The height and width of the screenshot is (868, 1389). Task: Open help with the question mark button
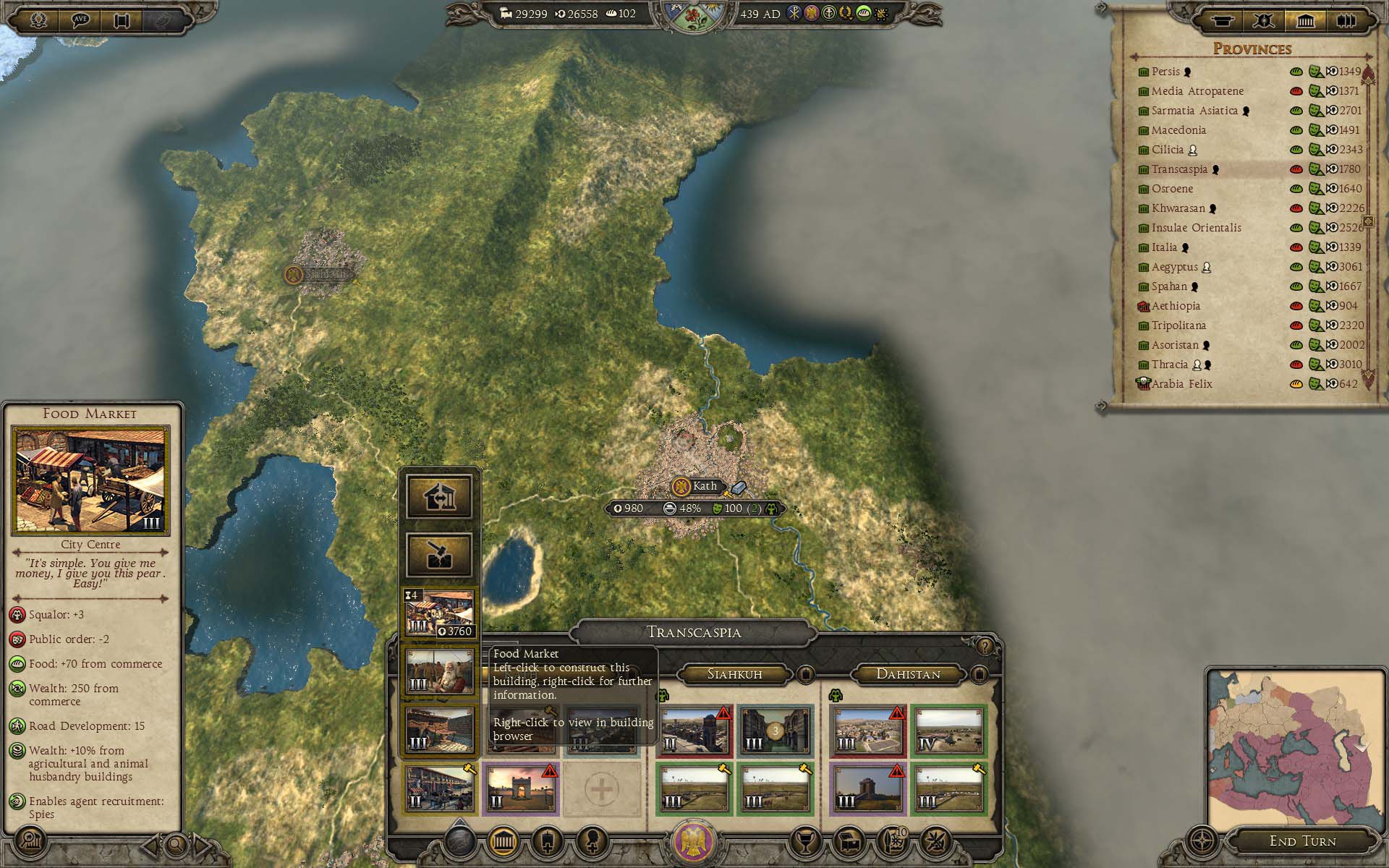pyautogui.click(x=984, y=646)
